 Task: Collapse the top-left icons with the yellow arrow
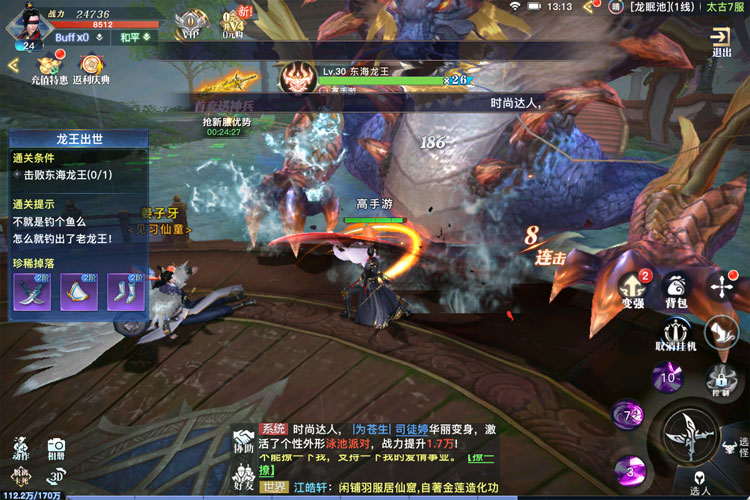(x=13, y=65)
